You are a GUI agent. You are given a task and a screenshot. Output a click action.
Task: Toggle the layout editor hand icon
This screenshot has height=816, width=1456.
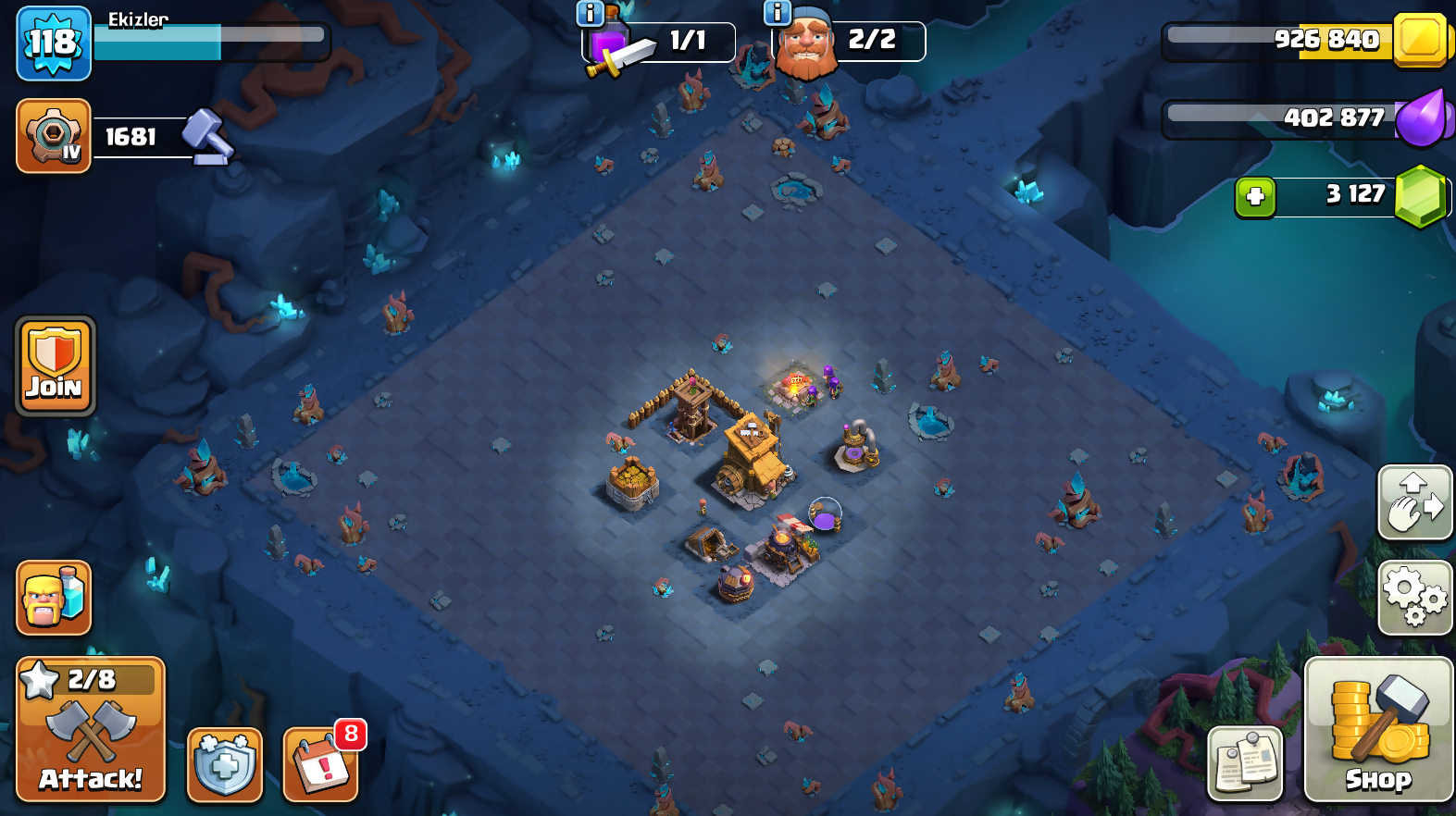[x=1414, y=502]
